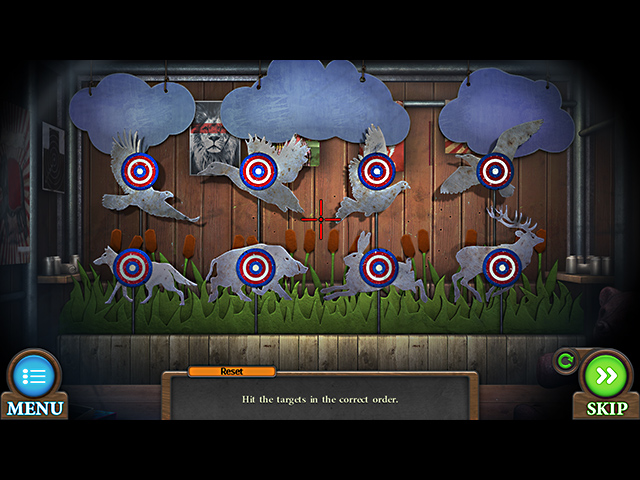This screenshot has height=480, width=640.
Task: Click the orange Reset button
Action: click(232, 371)
